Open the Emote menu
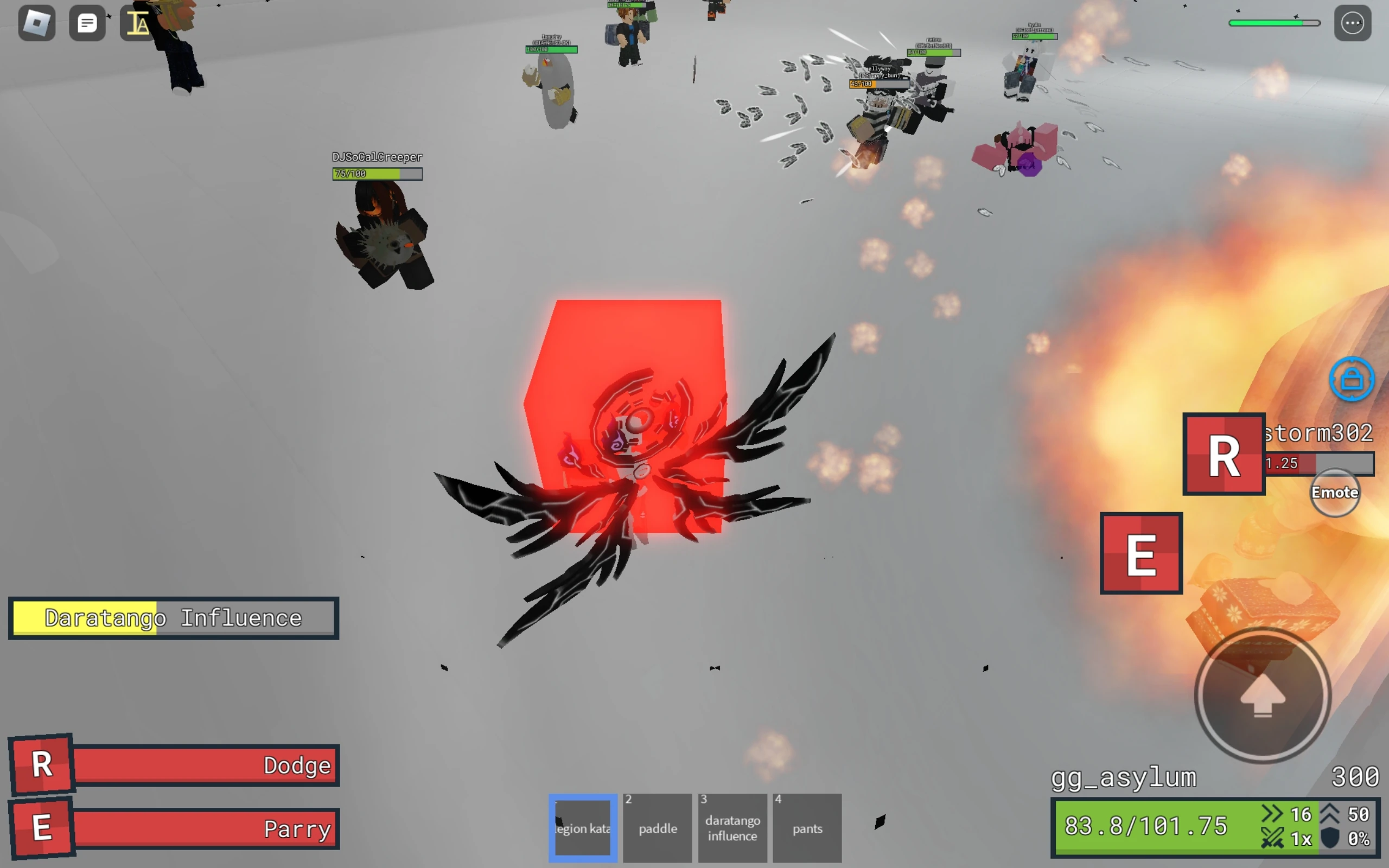The height and width of the screenshot is (868, 1389). tap(1336, 492)
